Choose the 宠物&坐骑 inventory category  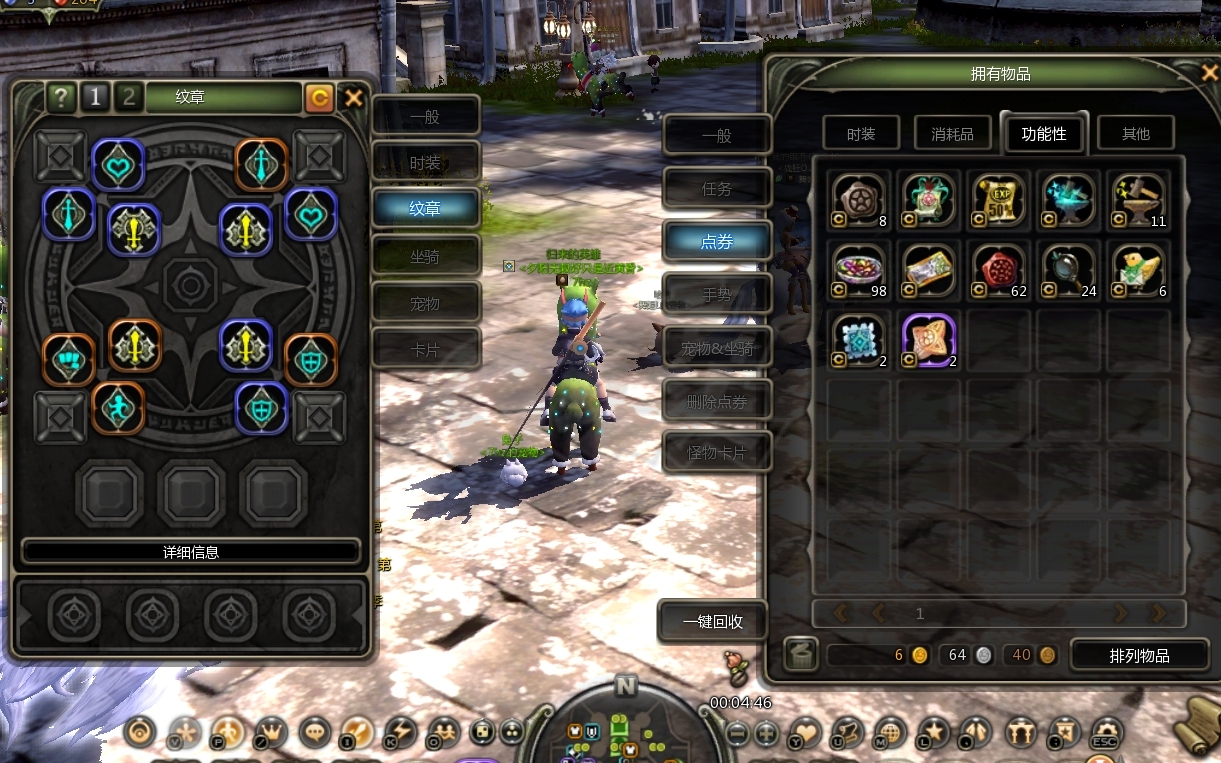pyautogui.click(x=717, y=349)
